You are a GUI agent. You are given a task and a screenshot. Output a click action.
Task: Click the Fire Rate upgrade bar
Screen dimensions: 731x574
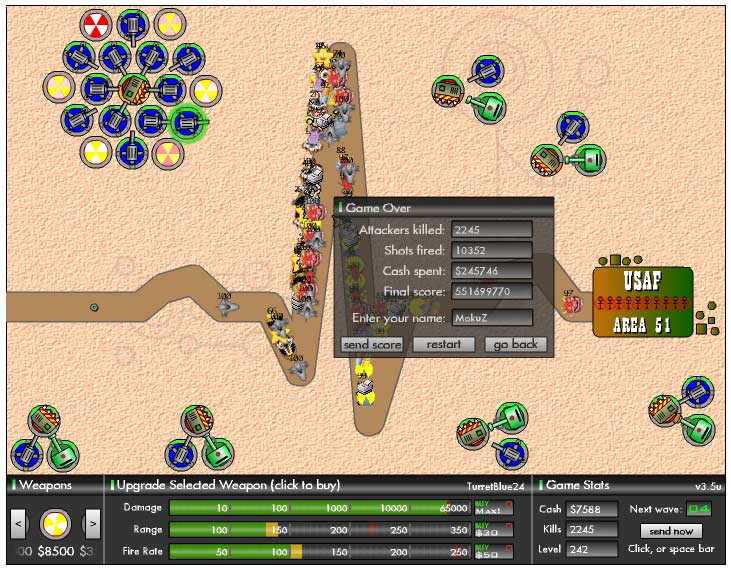320,552
